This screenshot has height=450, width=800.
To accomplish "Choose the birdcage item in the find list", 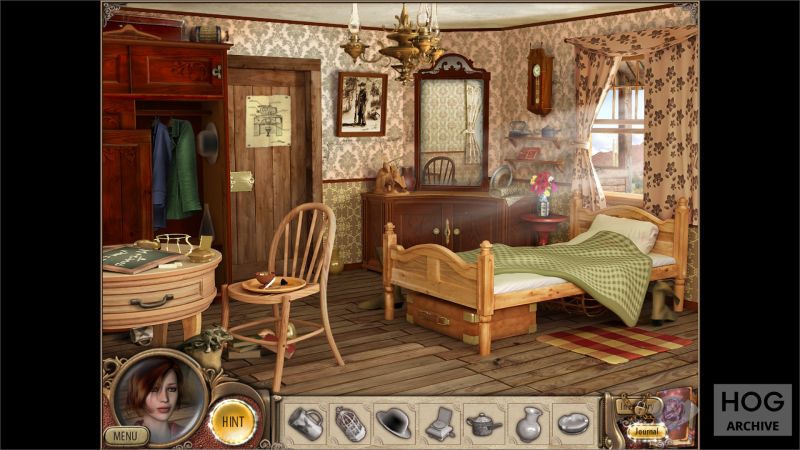I will [x=349, y=423].
